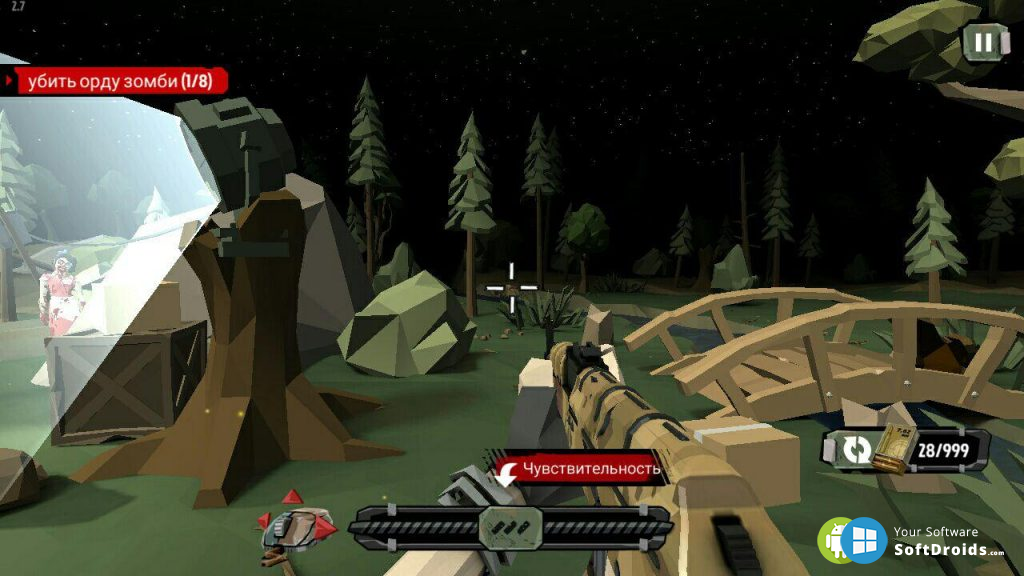Tap the reload ammo button
The image size is (1024, 576).
click(857, 450)
